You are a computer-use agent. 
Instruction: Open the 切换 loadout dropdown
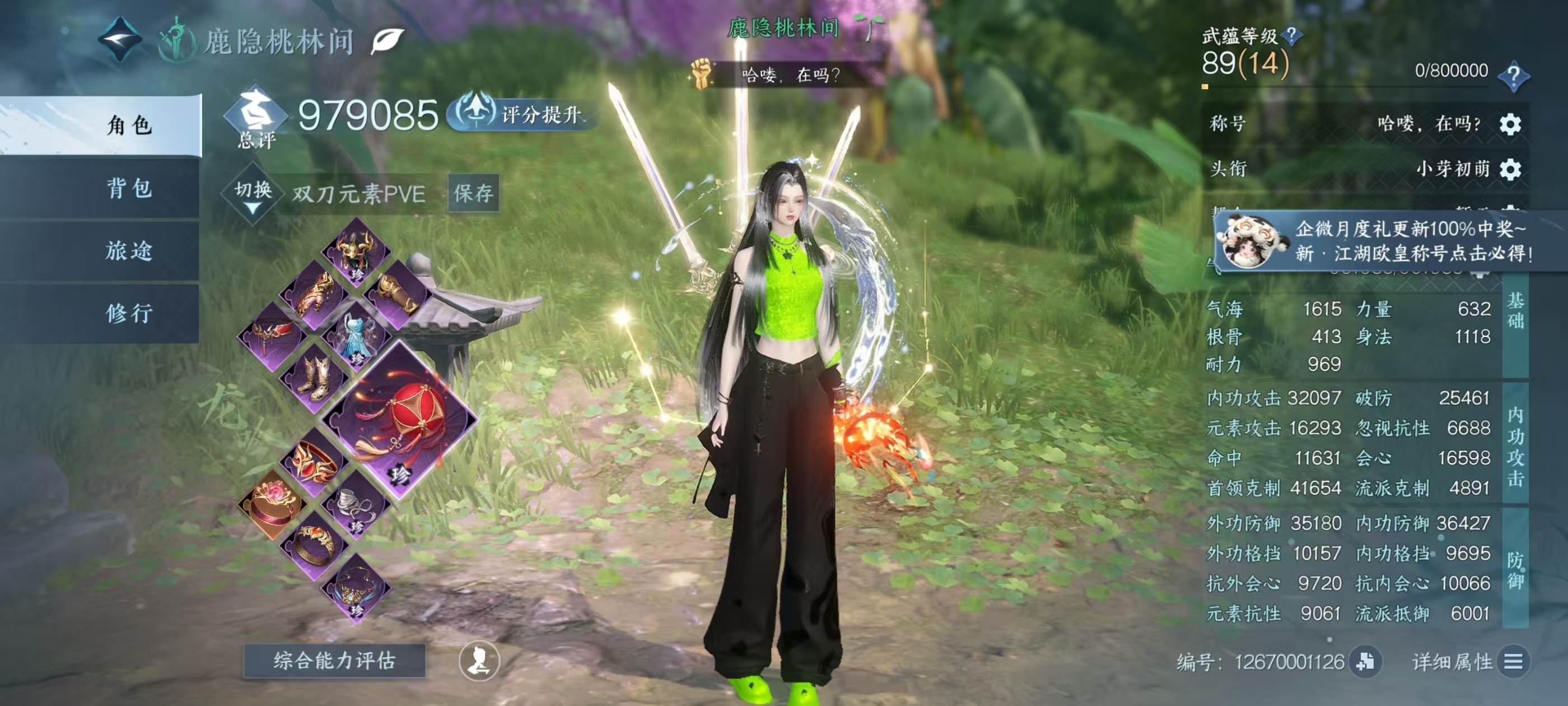coord(253,194)
